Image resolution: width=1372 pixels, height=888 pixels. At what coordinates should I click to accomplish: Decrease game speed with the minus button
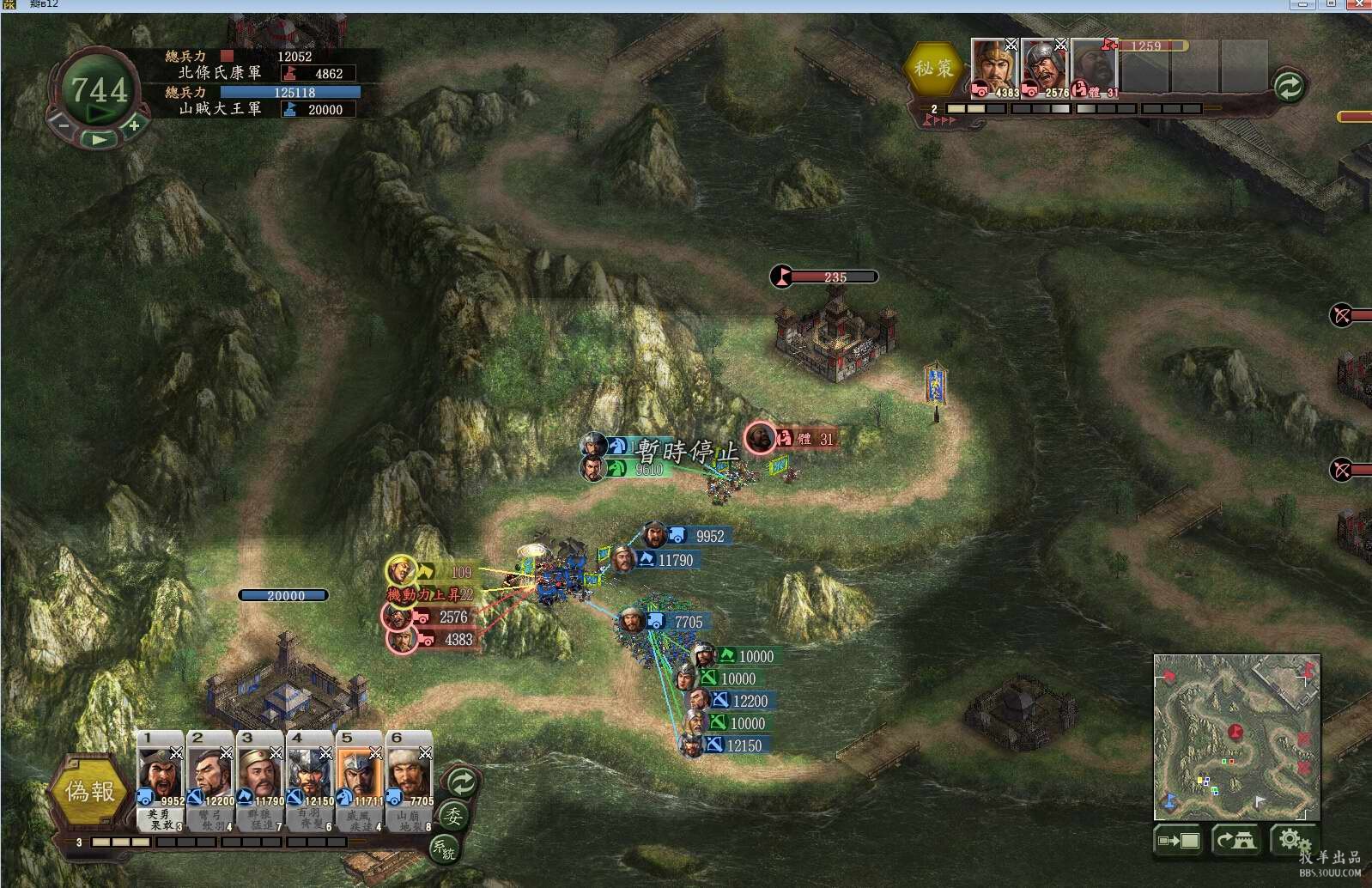pyautogui.click(x=64, y=125)
